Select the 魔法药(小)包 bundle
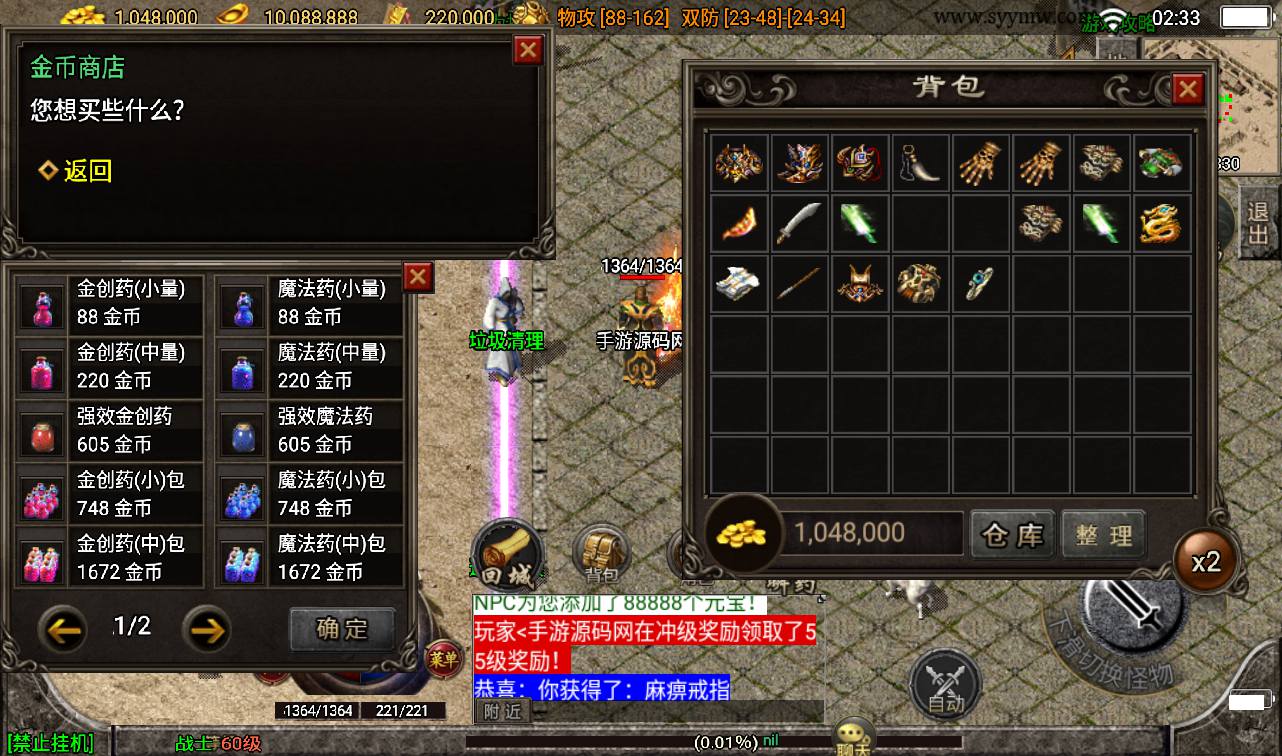The width and height of the screenshot is (1282, 756). 310,494
